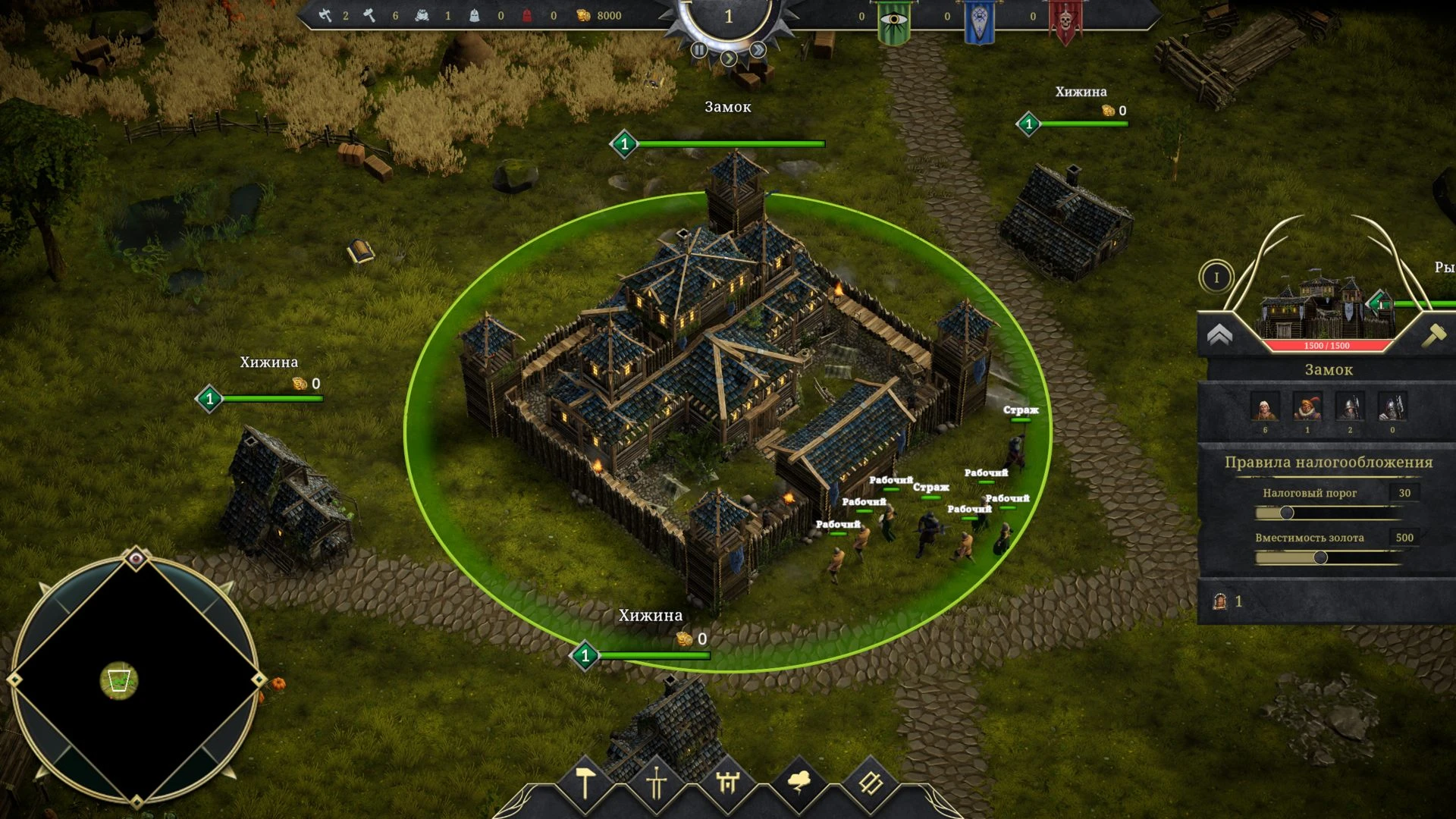1456x819 pixels.
Task: Open the hammer build menu
Action: (x=585, y=784)
